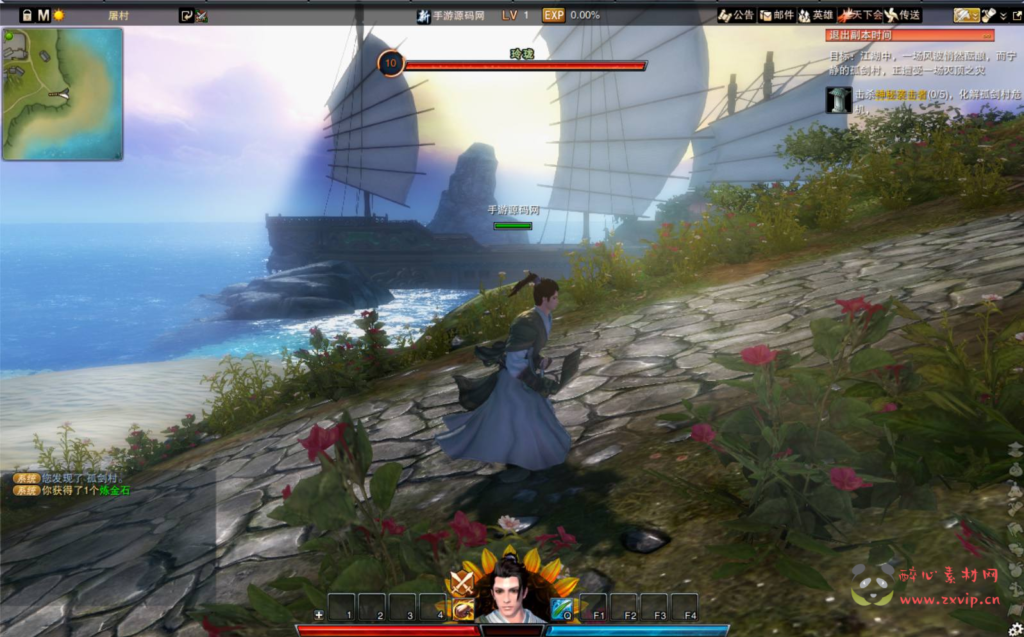Click the minimap
The width and height of the screenshot is (1024, 637).
pyautogui.click(x=62, y=94)
